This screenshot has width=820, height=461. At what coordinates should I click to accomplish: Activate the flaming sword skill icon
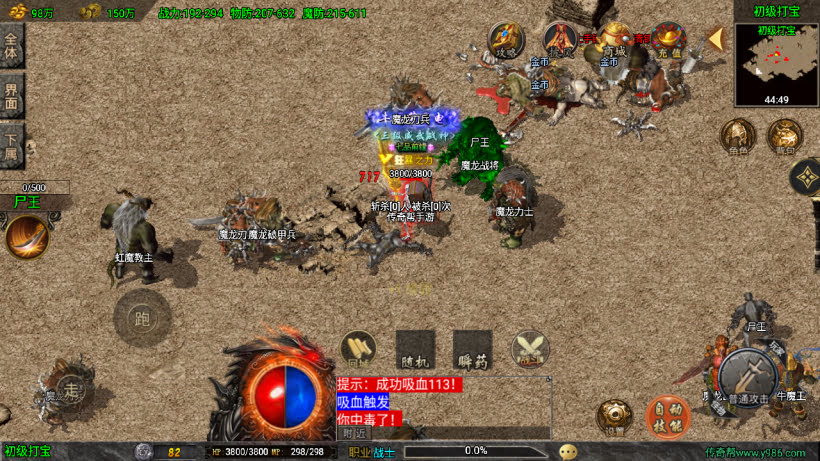[27, 237]
